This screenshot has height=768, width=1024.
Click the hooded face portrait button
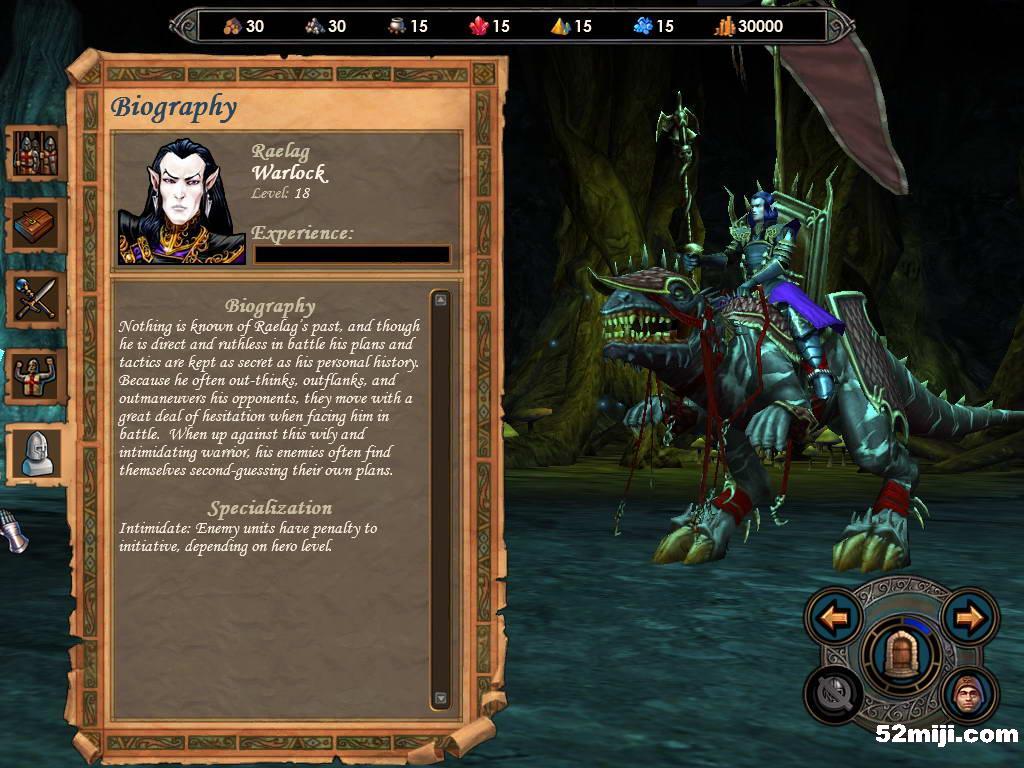[969, 694]
